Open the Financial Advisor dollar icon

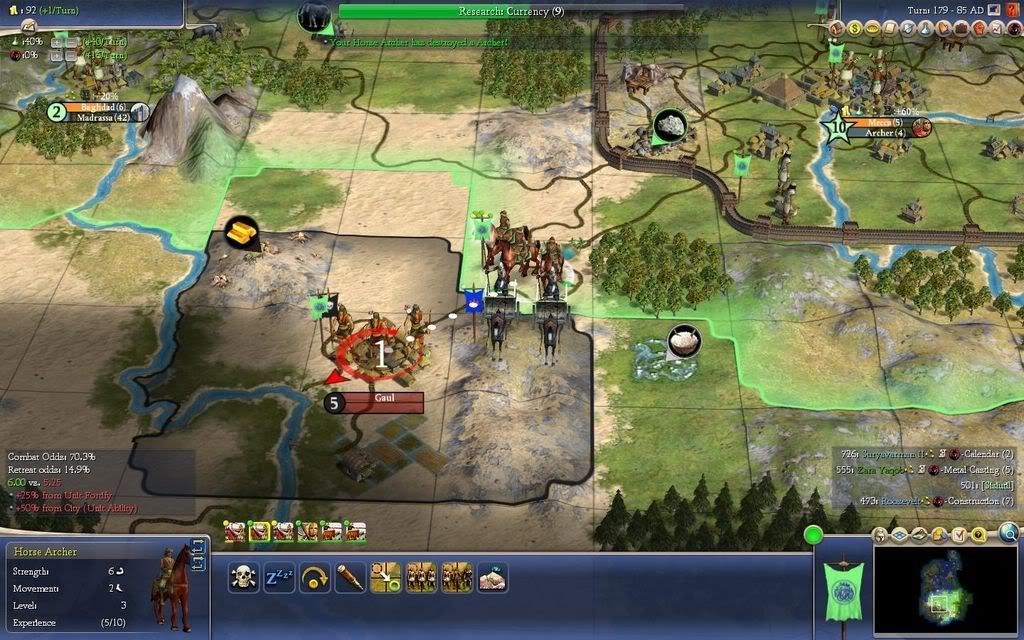coord(856,29)
